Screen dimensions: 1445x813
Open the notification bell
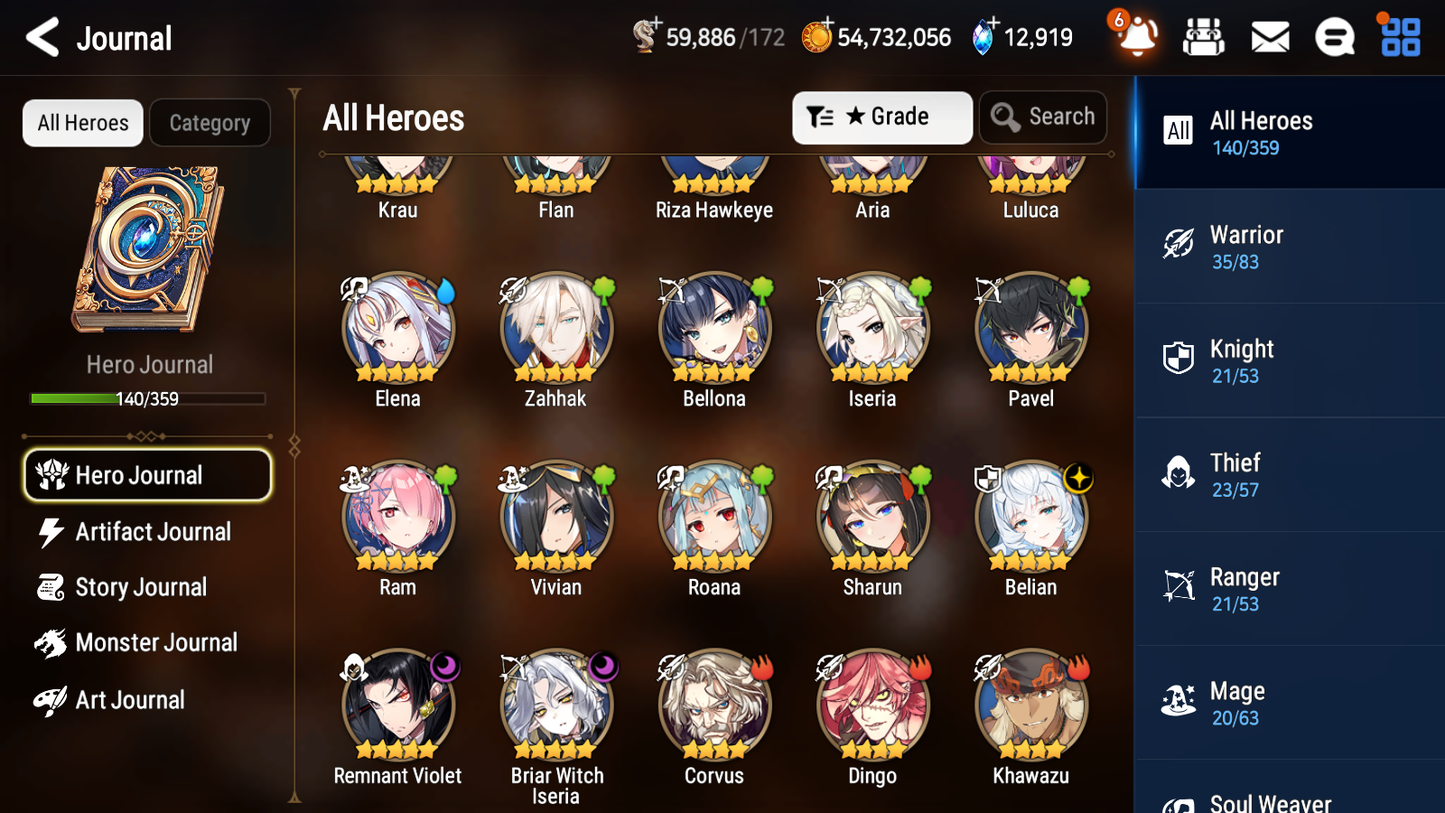click(x=1134, y=38)
